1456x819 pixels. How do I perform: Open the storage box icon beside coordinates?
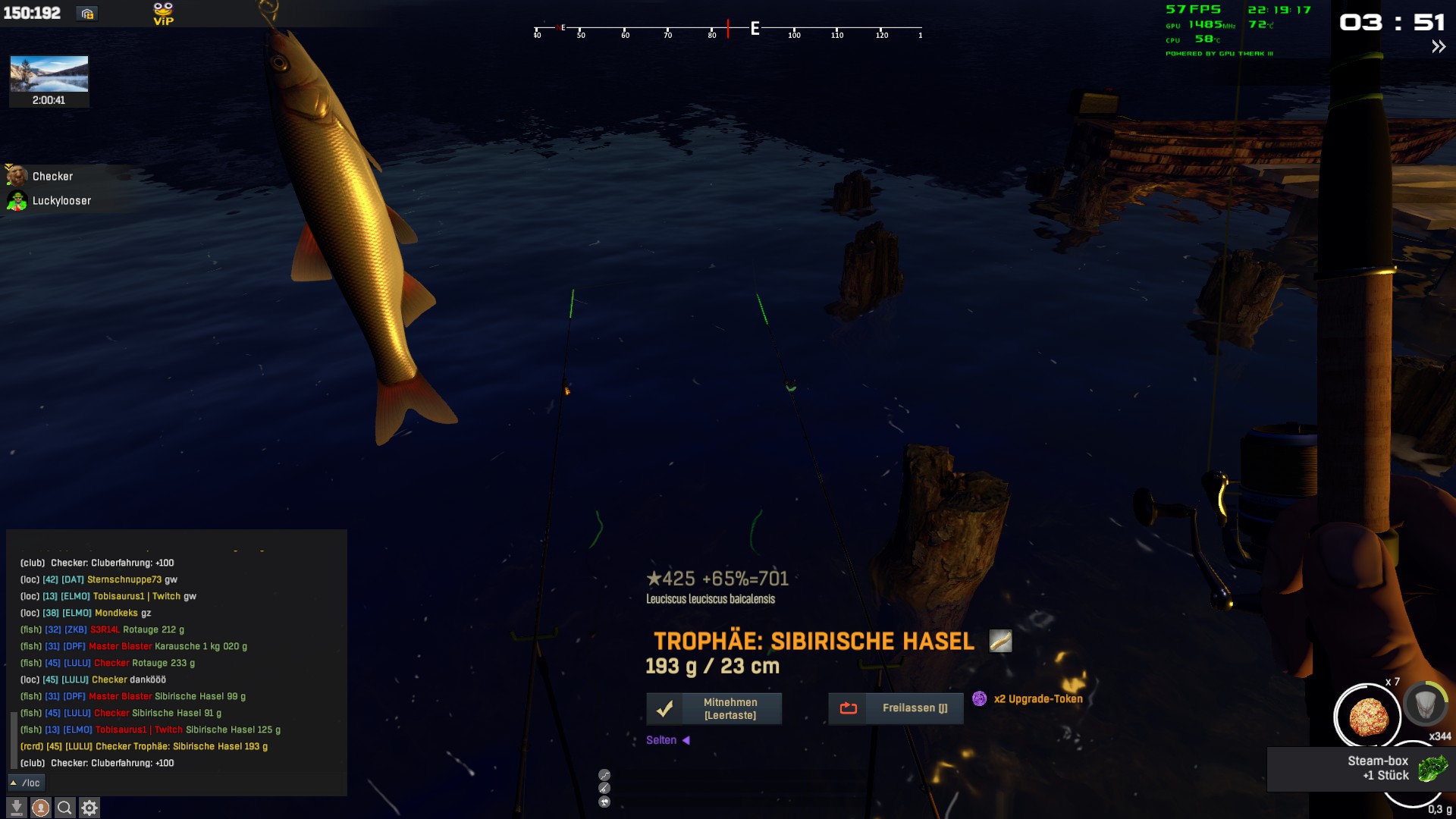87,14
